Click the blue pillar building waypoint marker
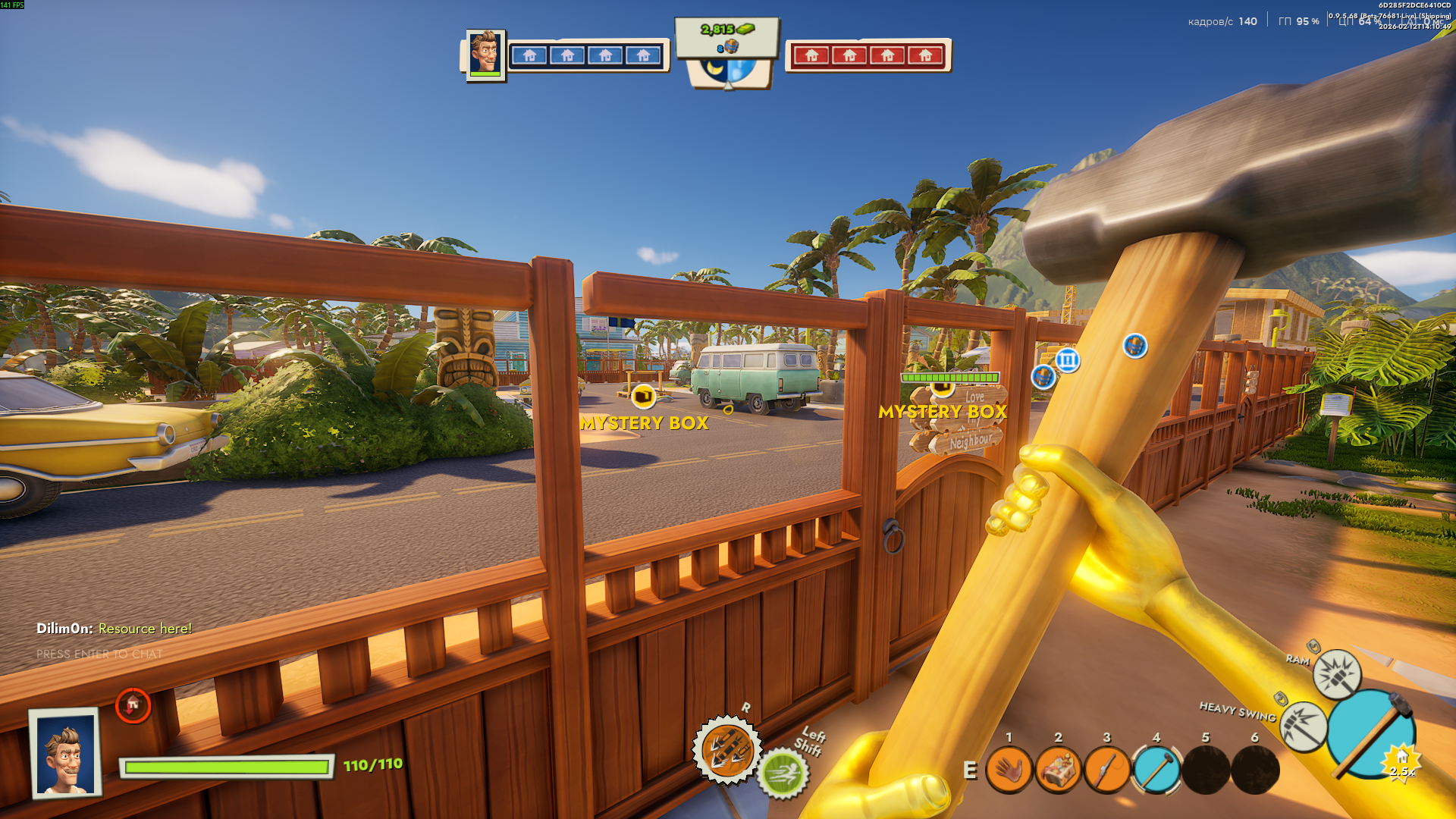 (x=1067, y=360)
